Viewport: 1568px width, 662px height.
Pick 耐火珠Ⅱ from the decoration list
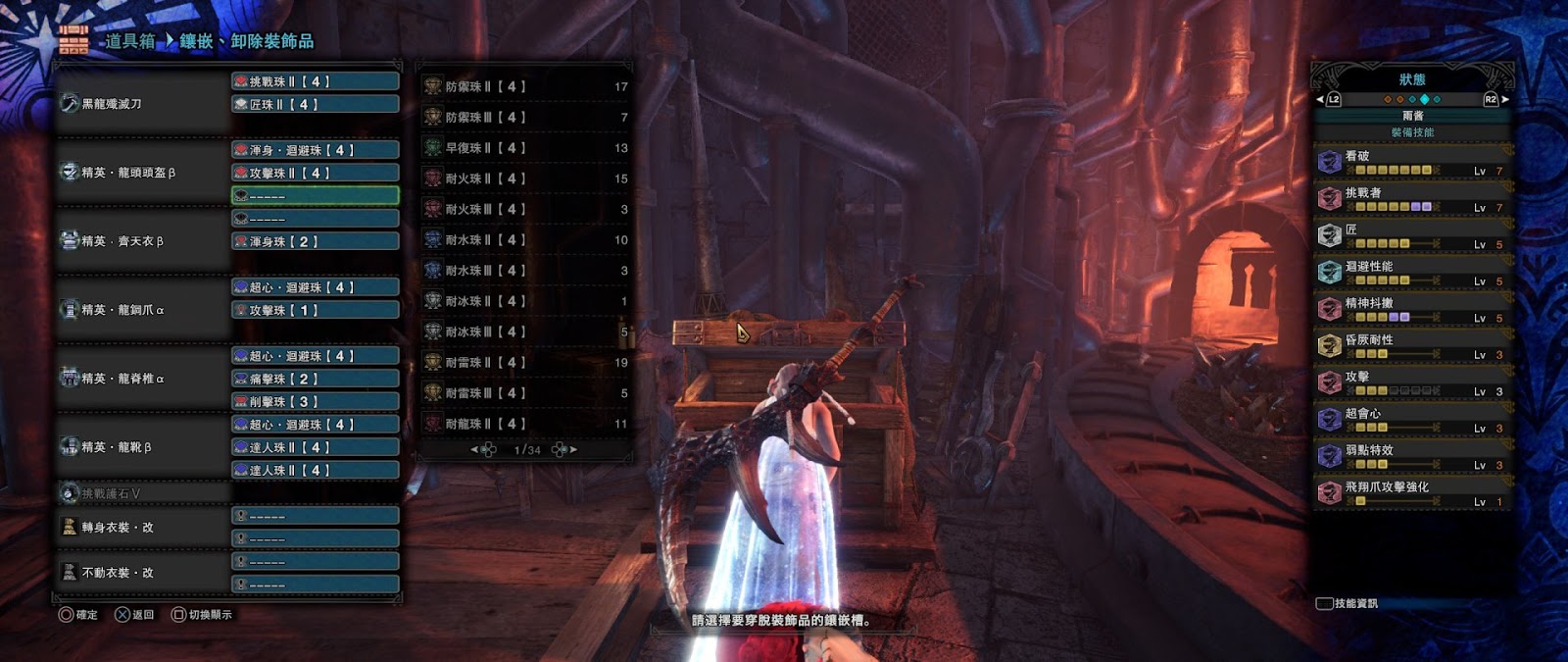coord(525,178)
